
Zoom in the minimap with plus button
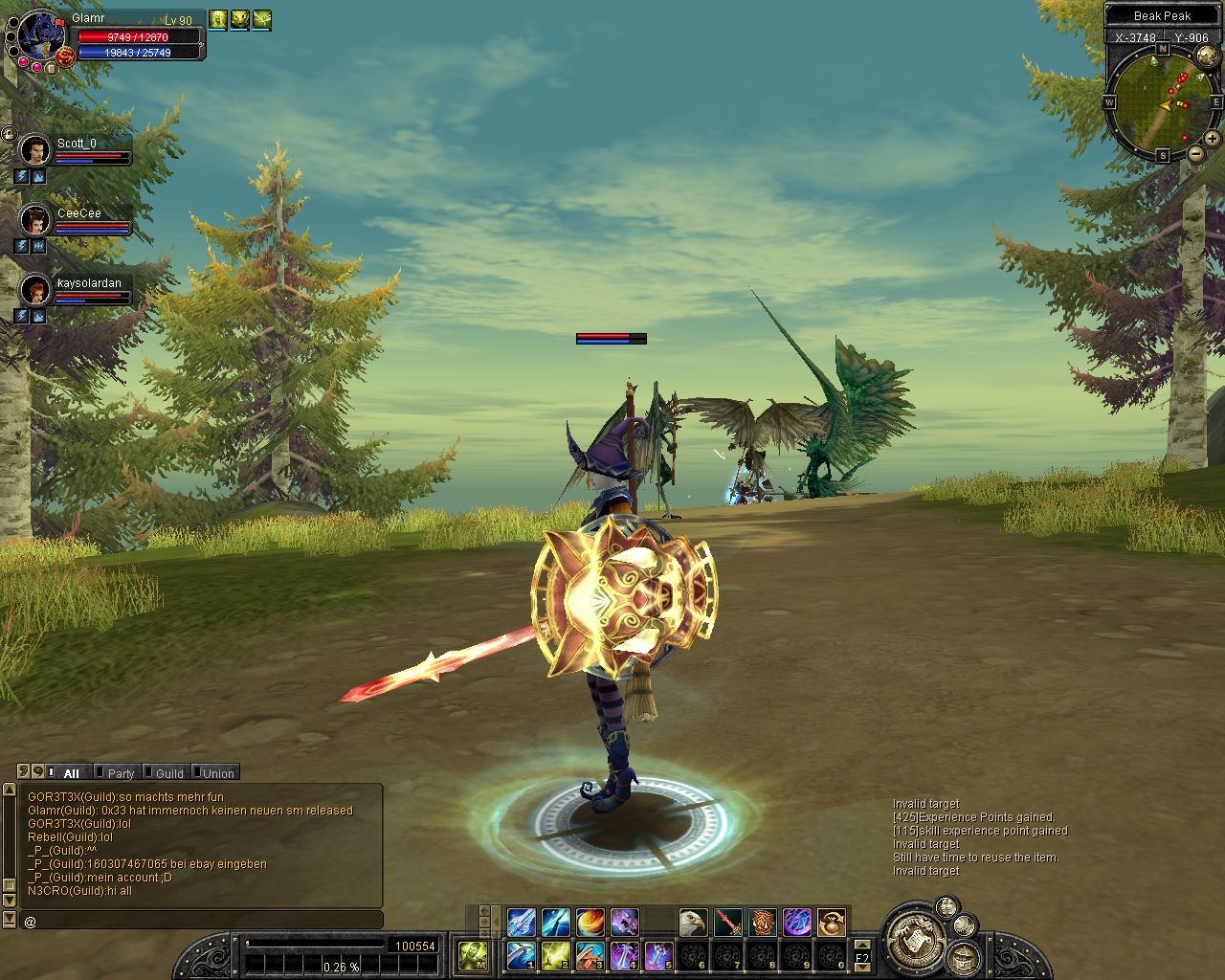pyautogui.click(x=1213, y=139)
